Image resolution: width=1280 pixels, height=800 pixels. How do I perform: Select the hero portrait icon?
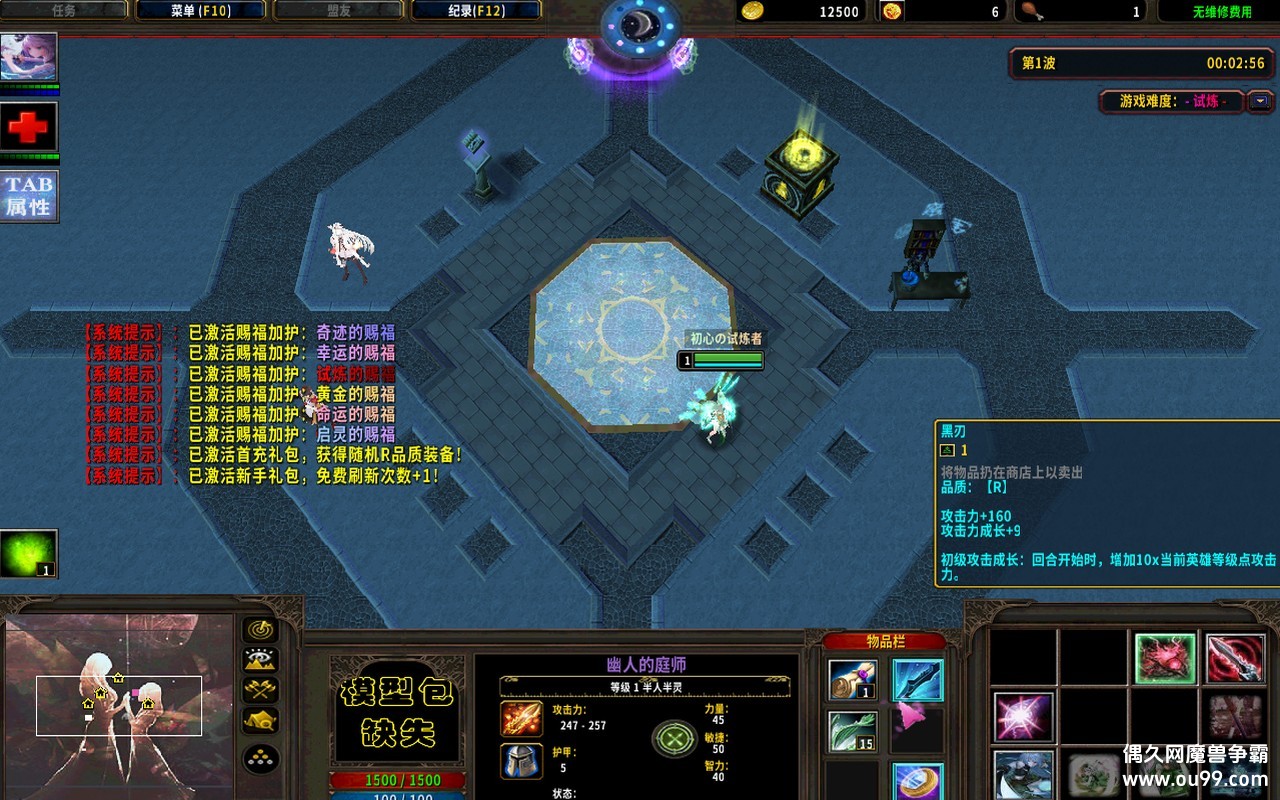(29, 57)
